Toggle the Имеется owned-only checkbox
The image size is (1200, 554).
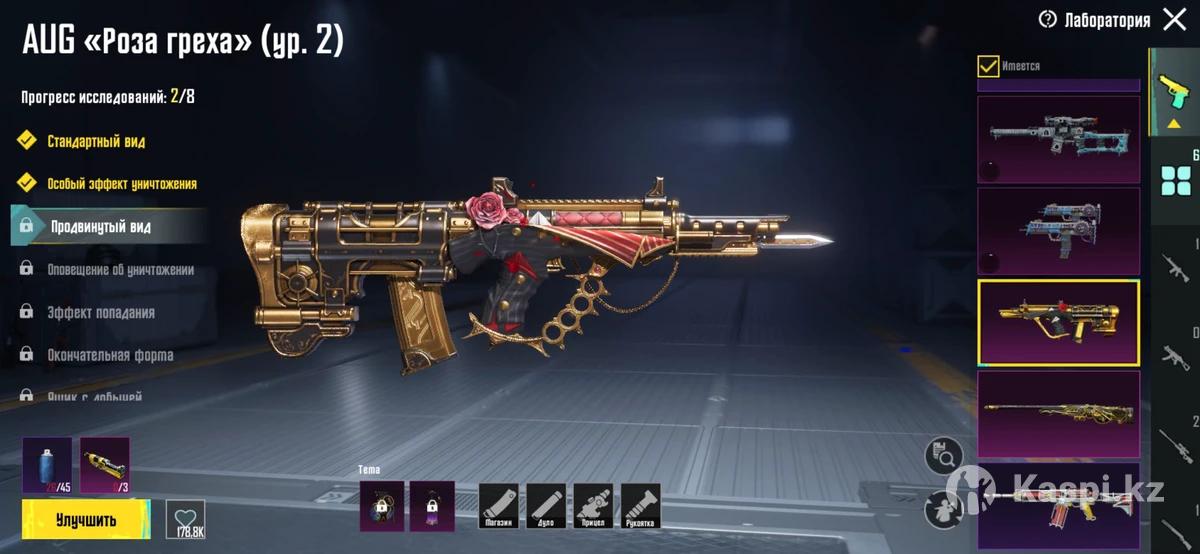pos(988,66)
